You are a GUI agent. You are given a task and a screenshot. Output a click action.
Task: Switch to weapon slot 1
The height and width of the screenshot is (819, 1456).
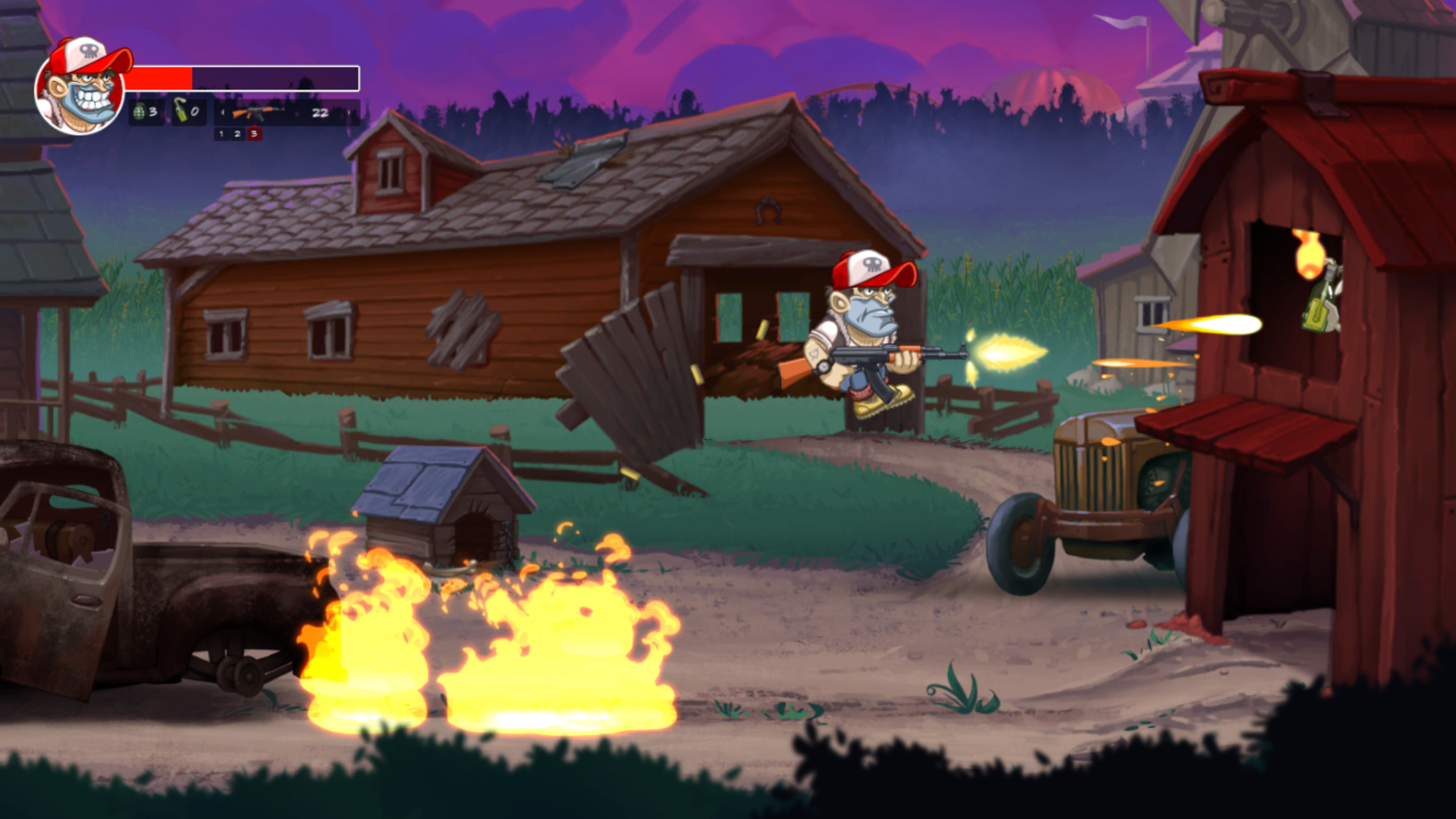(221, 135)
